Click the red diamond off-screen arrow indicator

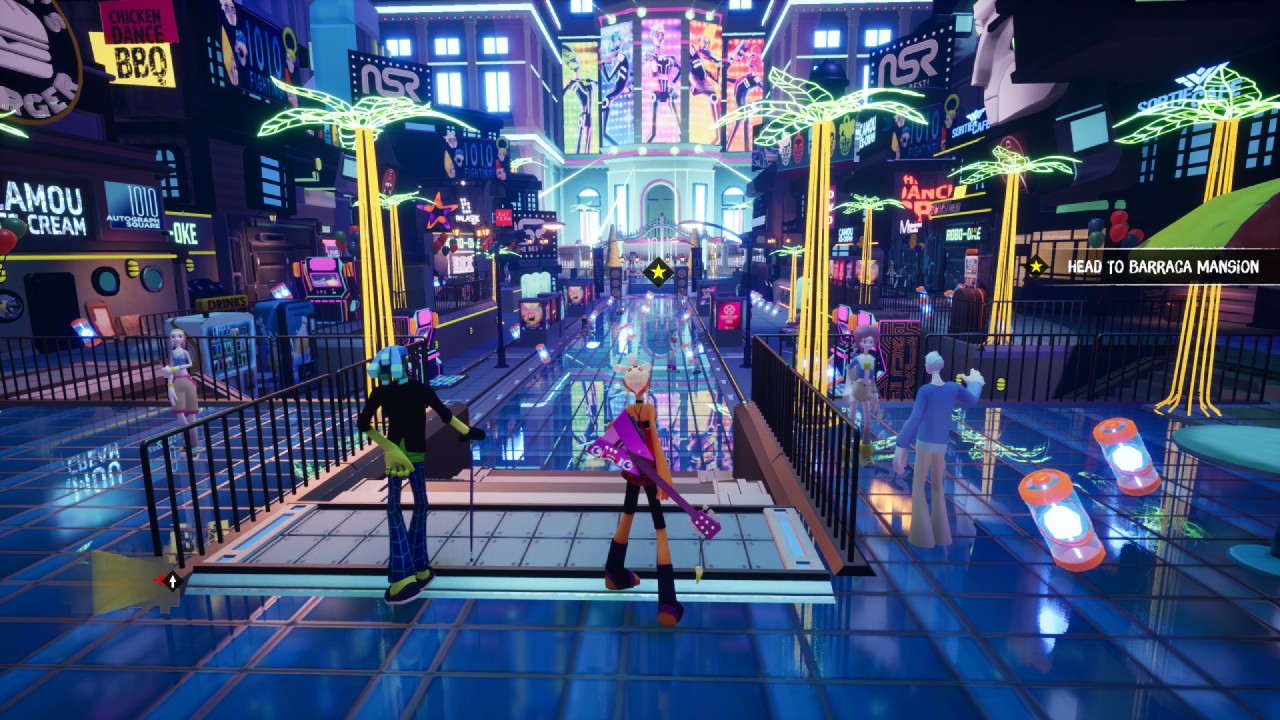169,580
